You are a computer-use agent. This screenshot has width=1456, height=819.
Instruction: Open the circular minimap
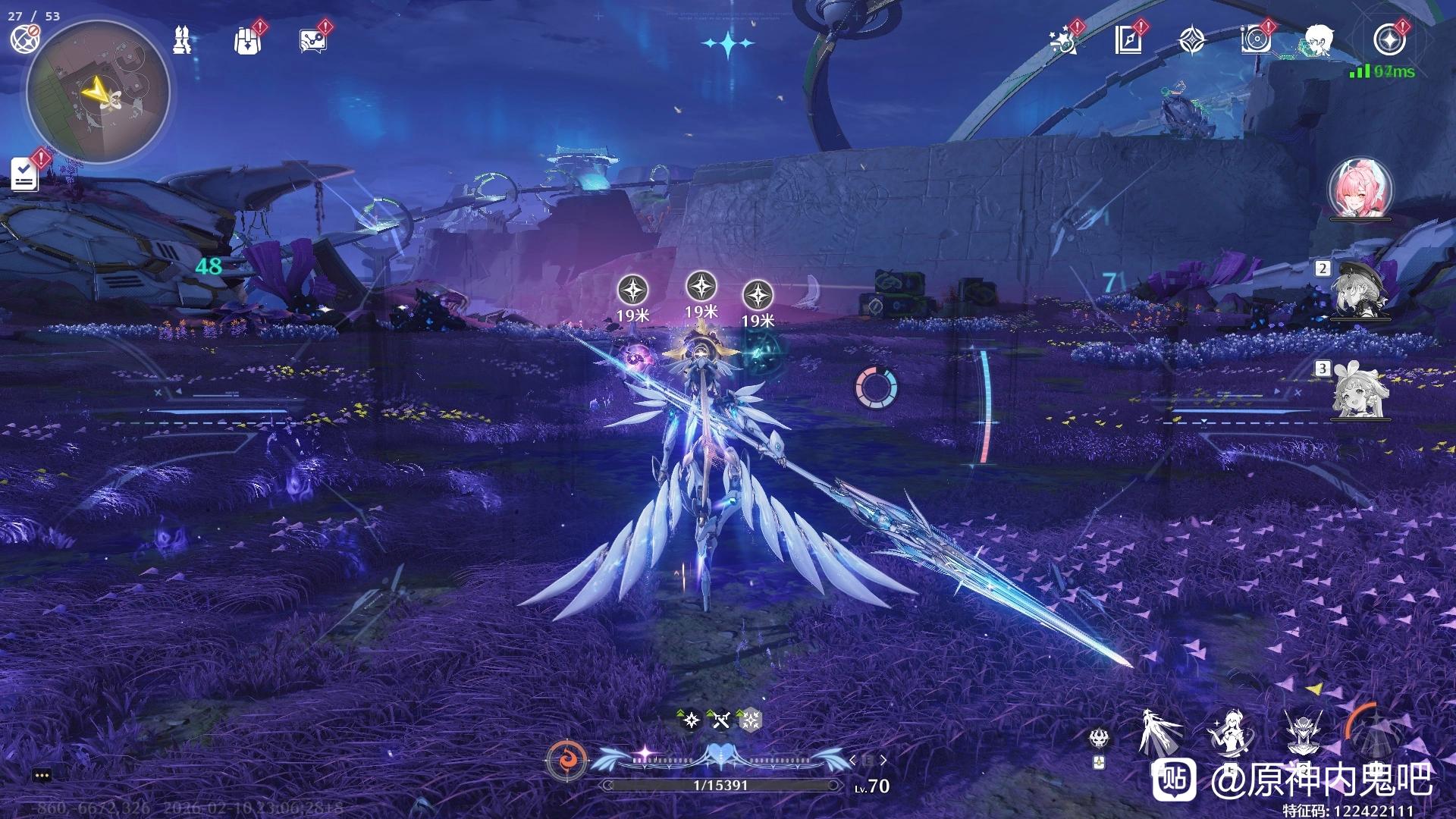coord(98,93)
